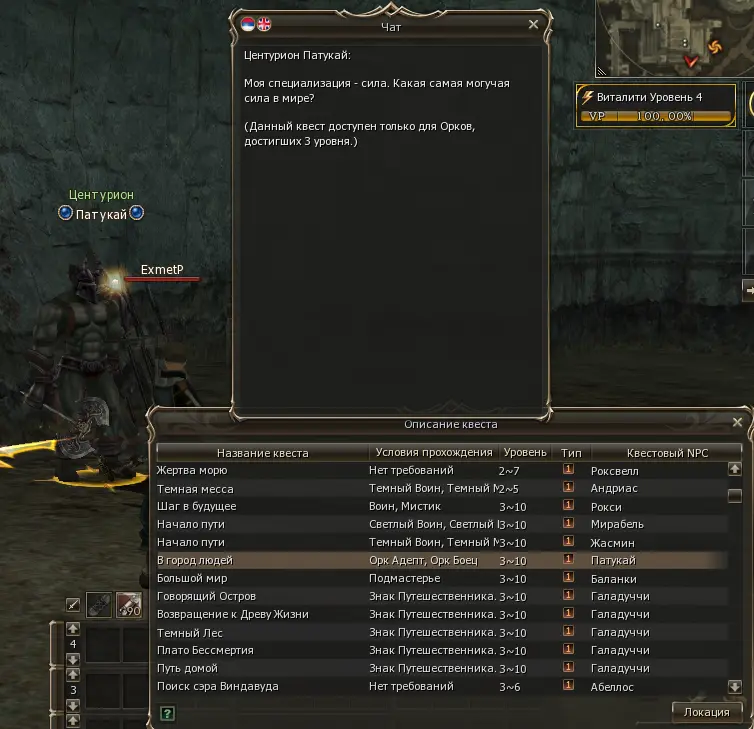Click the quest list scroll-up arrow

tap(735, 468)
